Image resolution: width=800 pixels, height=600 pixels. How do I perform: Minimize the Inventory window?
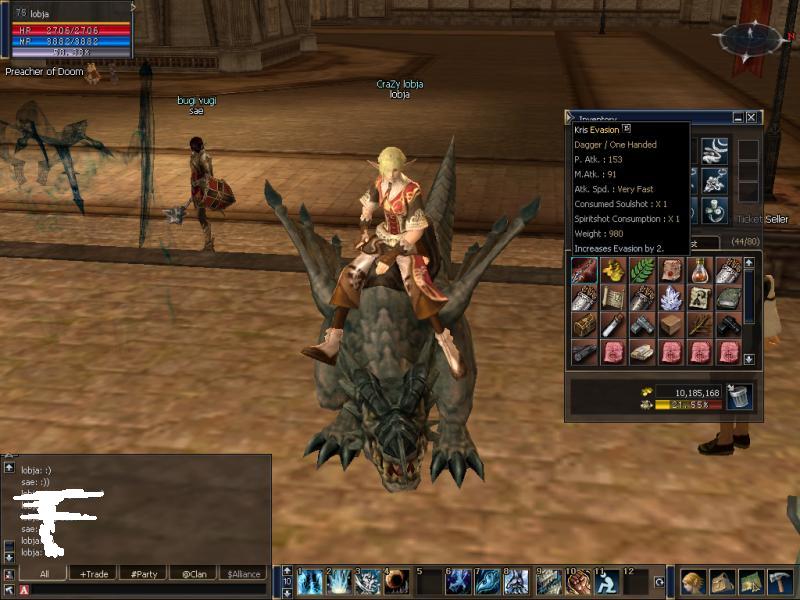click(x=737, y=117)
